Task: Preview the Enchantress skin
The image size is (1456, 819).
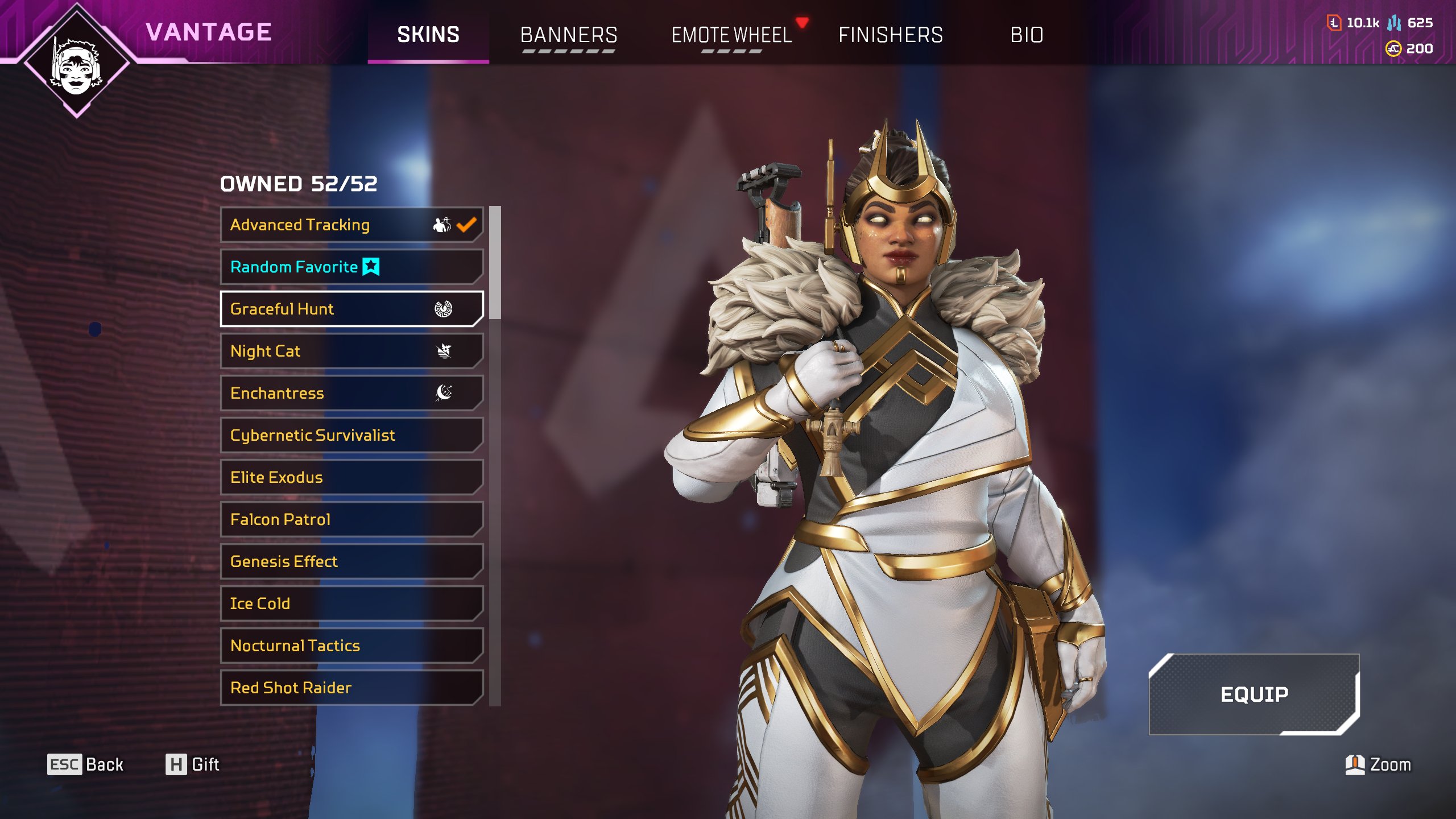Action: 351,394
